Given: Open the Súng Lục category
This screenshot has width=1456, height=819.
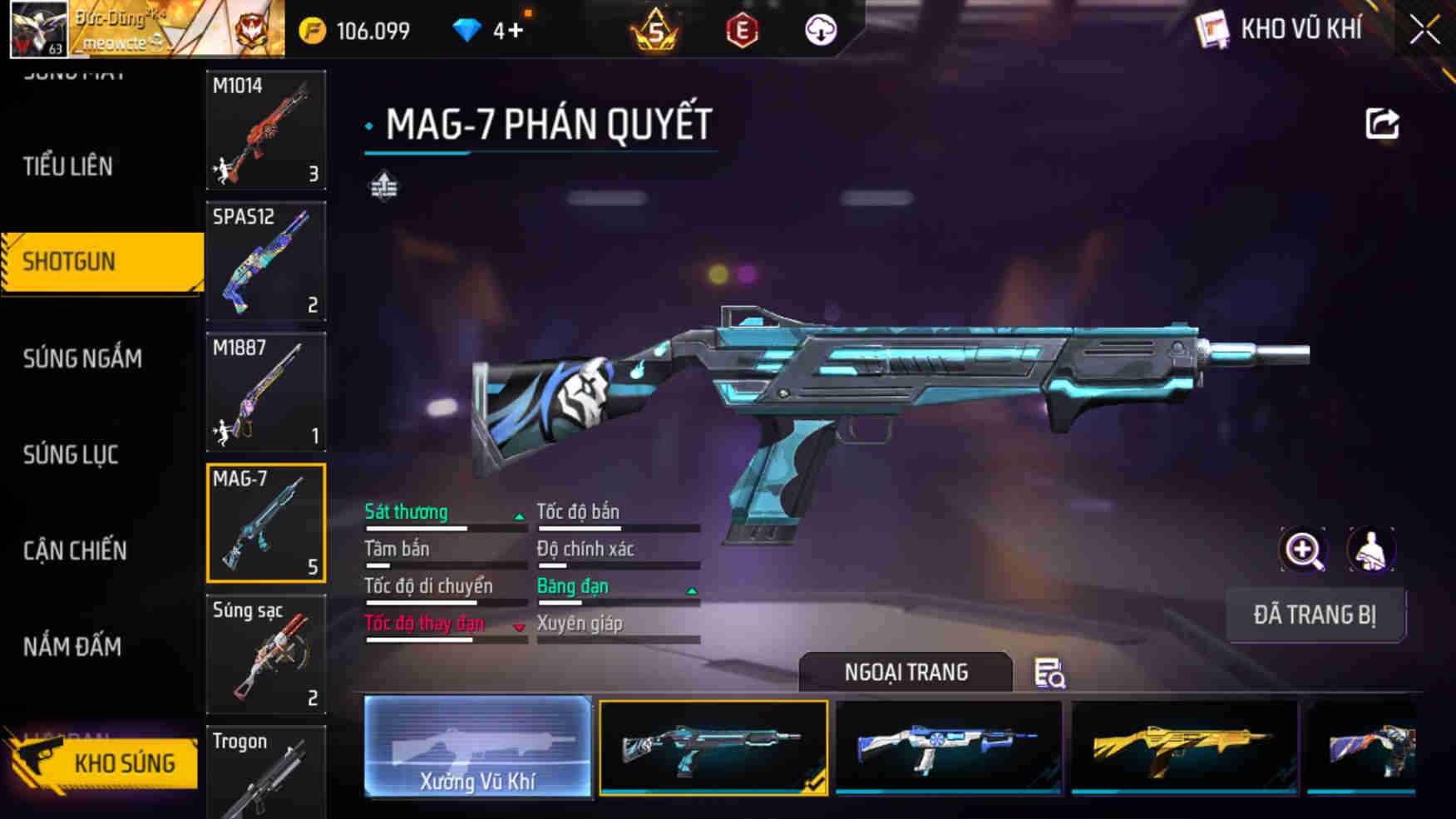Looking at the screenshot, I should pyautogui.click(x=71, y=455).
